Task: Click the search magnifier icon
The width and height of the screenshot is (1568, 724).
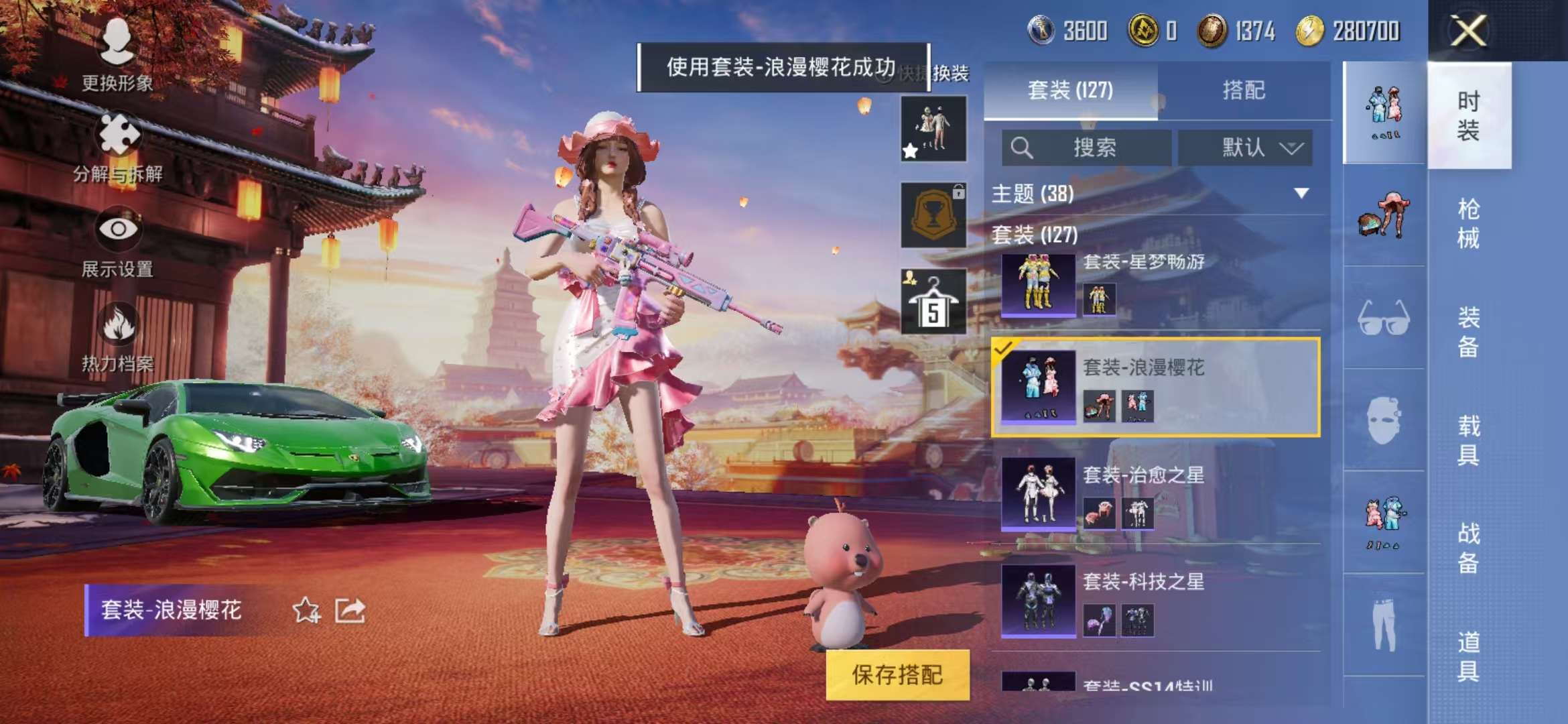Action: [1021, 147]
